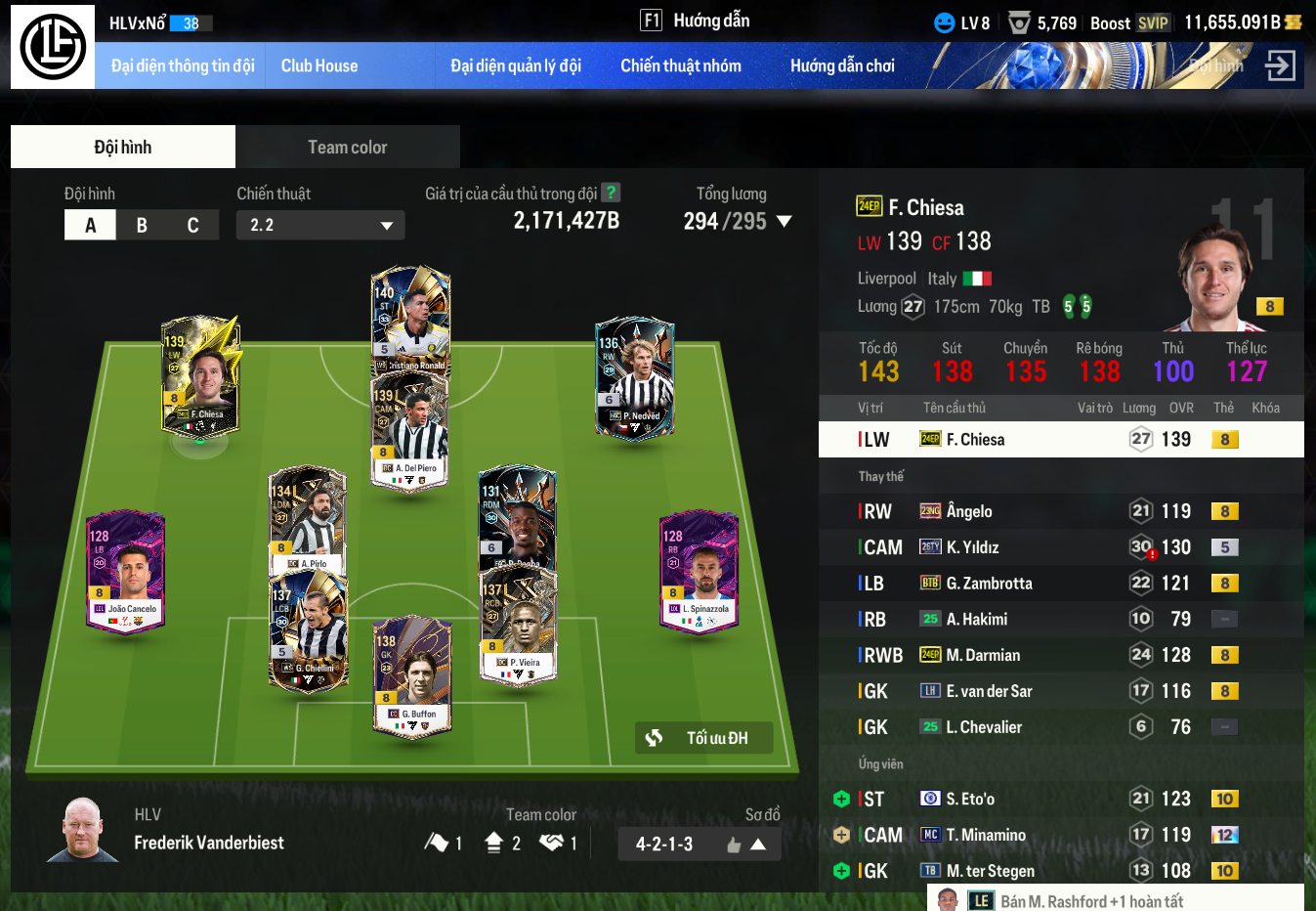This screenshot has width=1316, height=911.
Task: Expand the Tổng lương salary dropdown
Action: tap(784, 222)
